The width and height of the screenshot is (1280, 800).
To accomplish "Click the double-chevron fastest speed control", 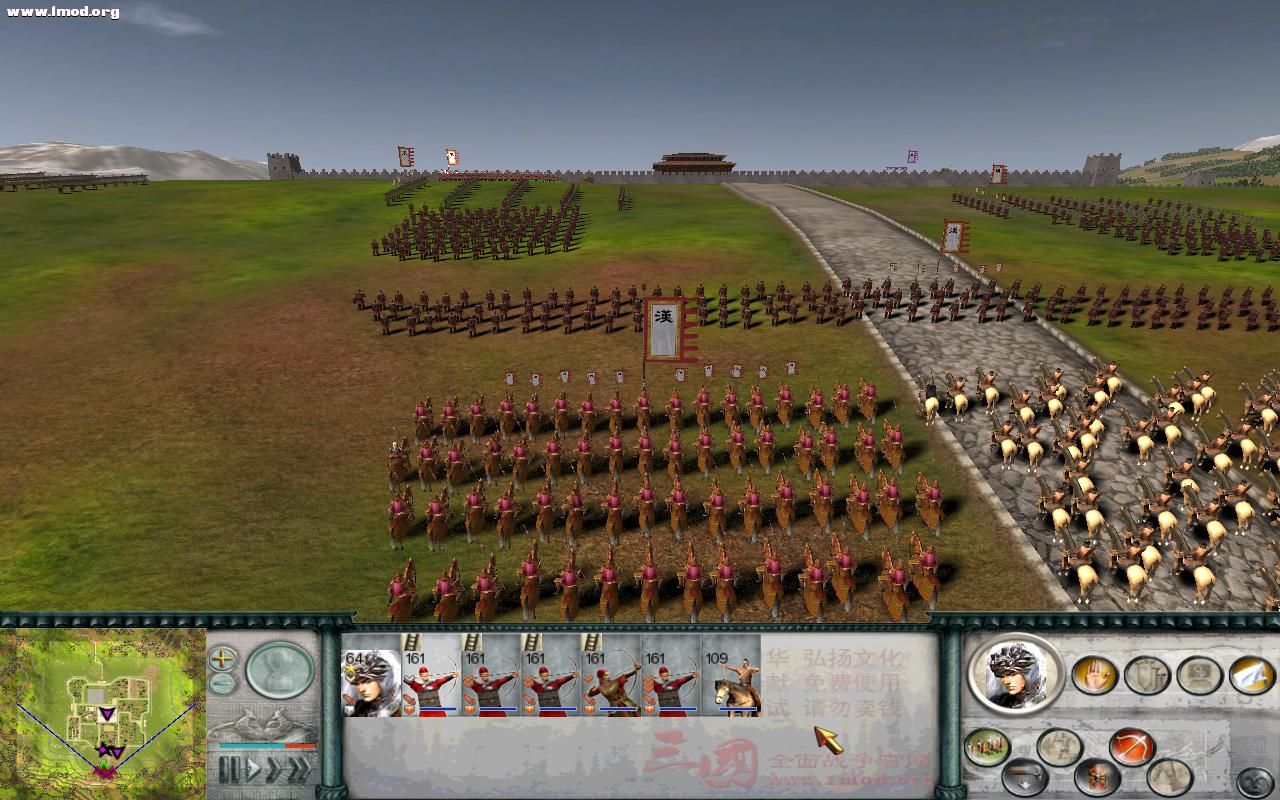I will tap(298, 768).
